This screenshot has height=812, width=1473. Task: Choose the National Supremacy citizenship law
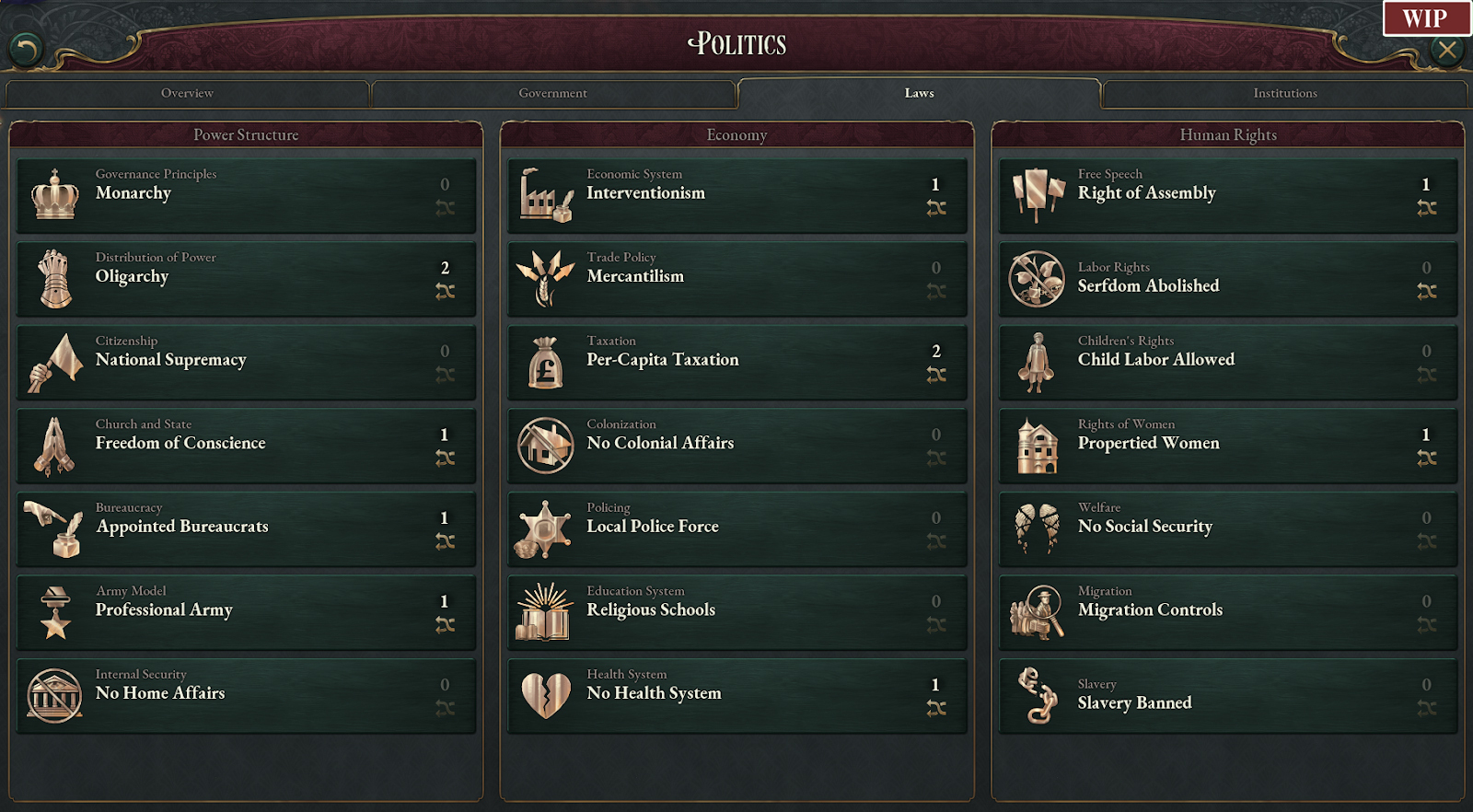pos(246,362)
